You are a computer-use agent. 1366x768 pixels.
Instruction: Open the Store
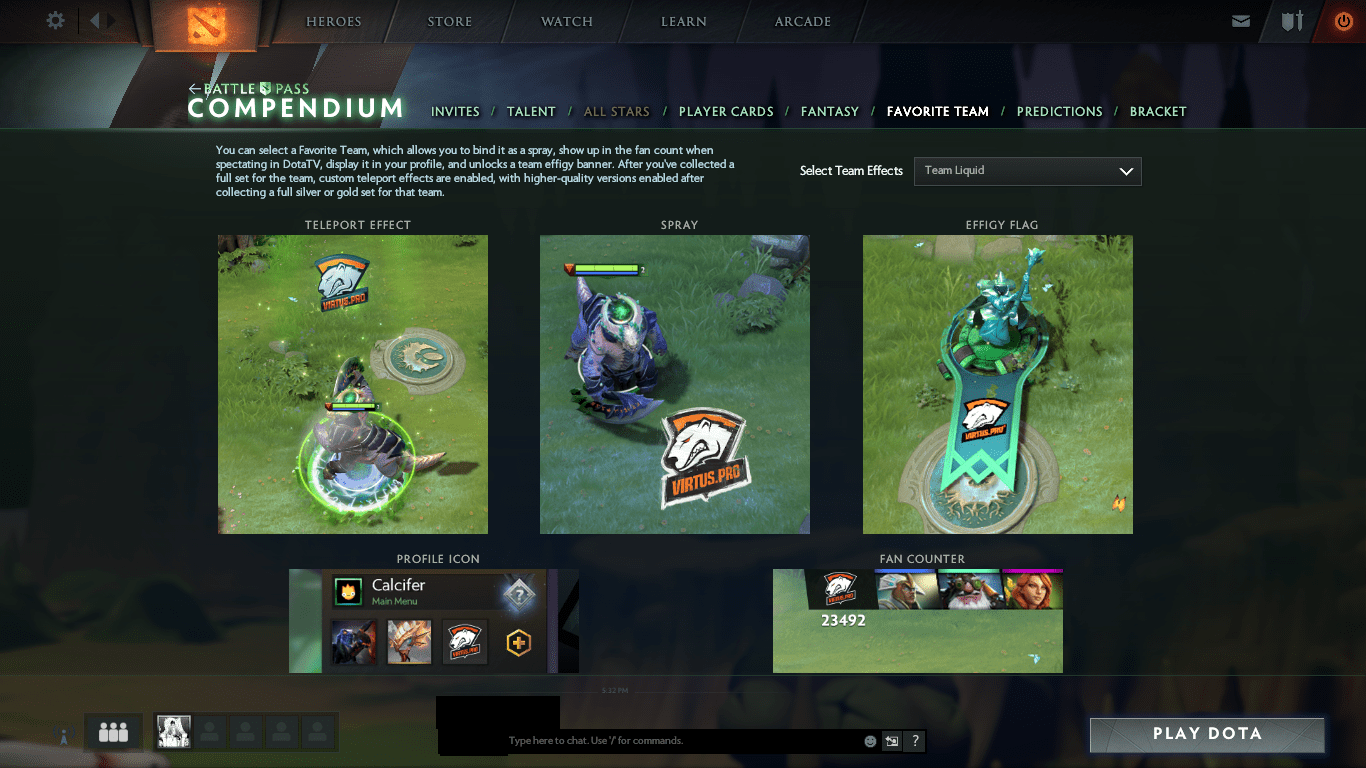(450, 22)
